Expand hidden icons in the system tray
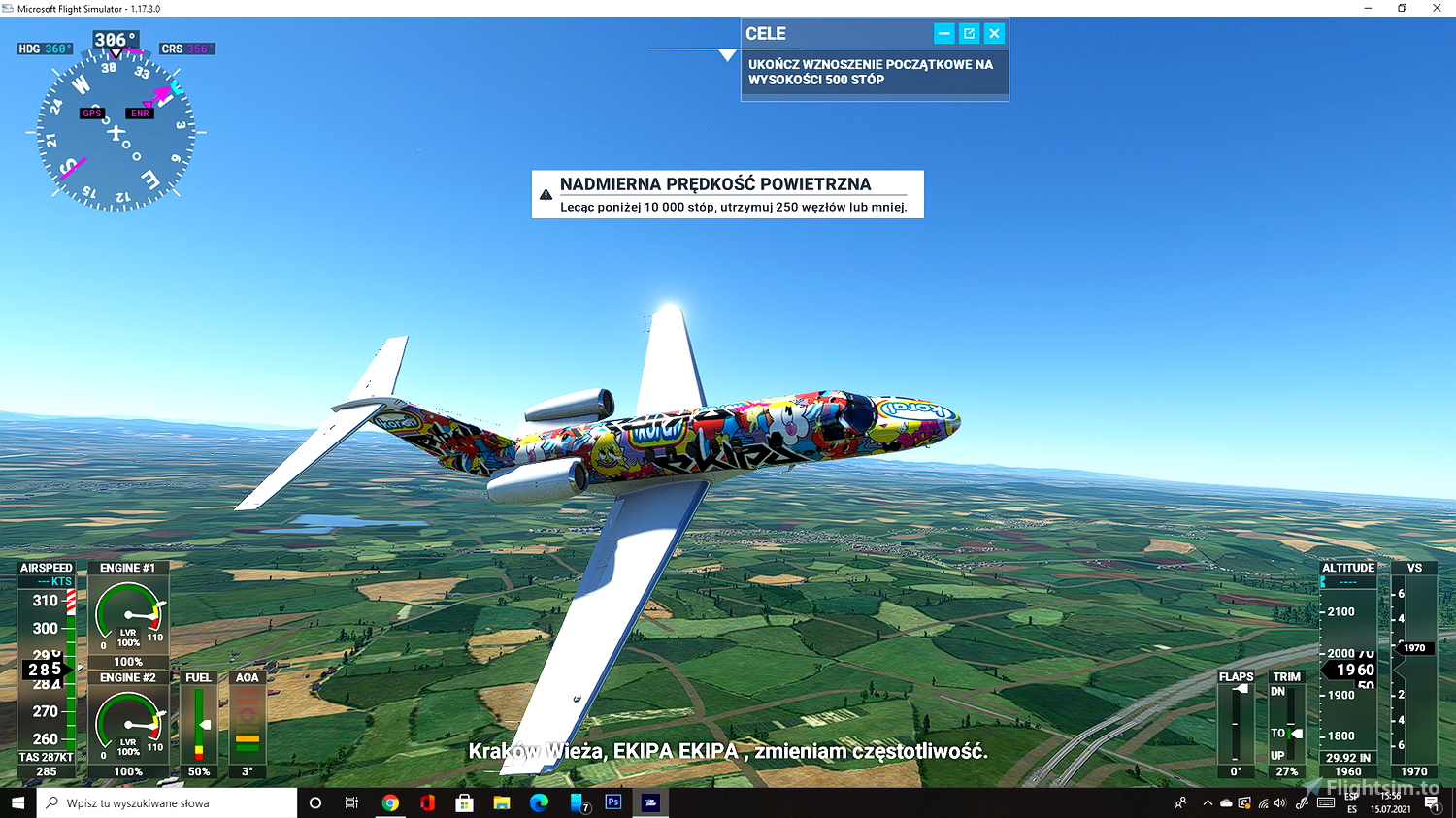Screen dimensions: 1456x818 [1208, 802]
